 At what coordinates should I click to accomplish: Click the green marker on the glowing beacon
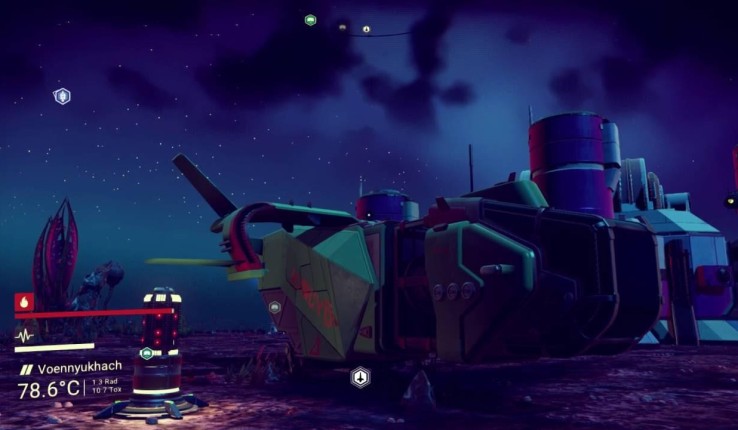pyautogui.click(x=147, y=352)
